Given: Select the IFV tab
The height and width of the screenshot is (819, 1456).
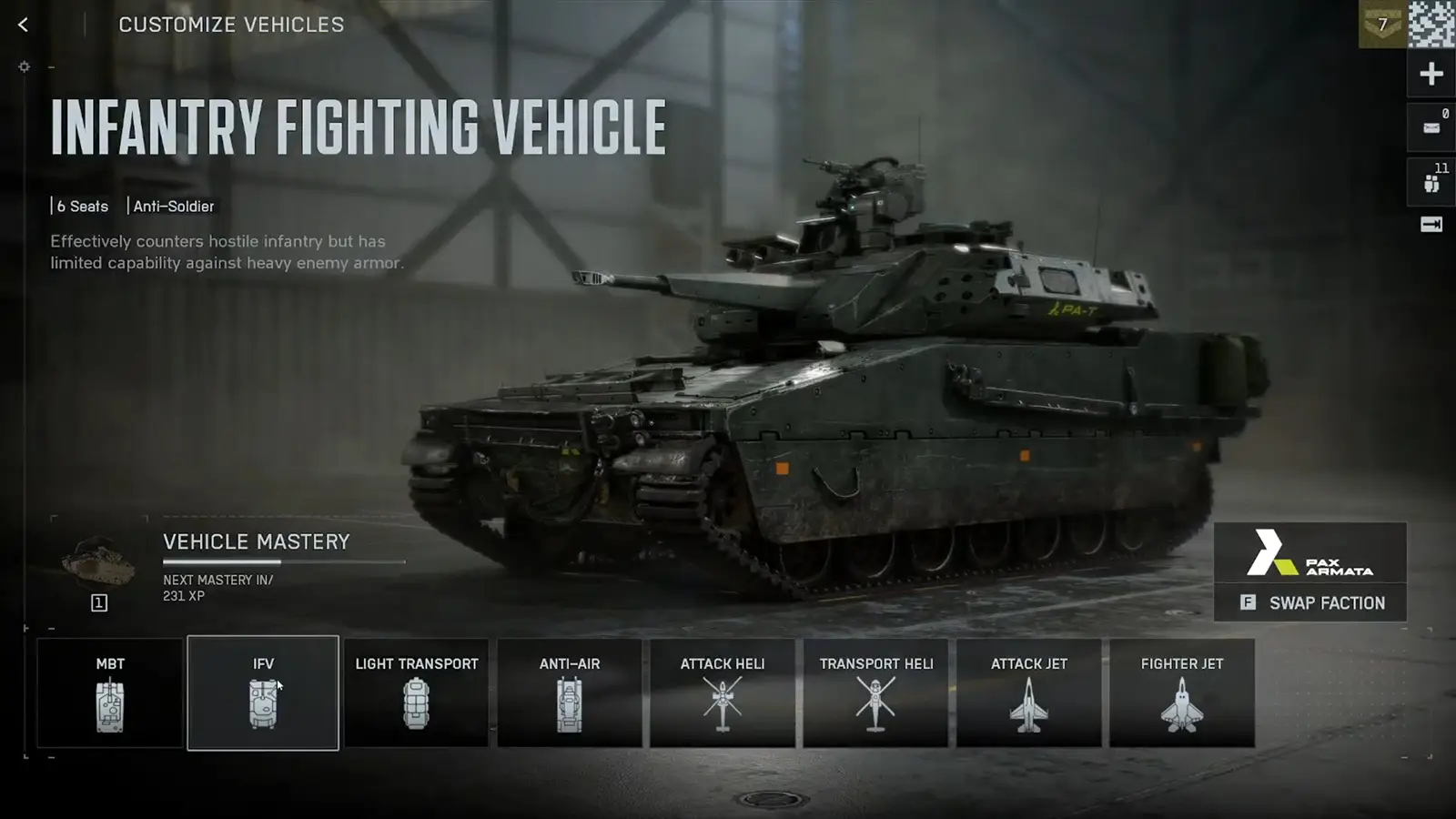Looking at the screenshot, I should pos(263,693).
